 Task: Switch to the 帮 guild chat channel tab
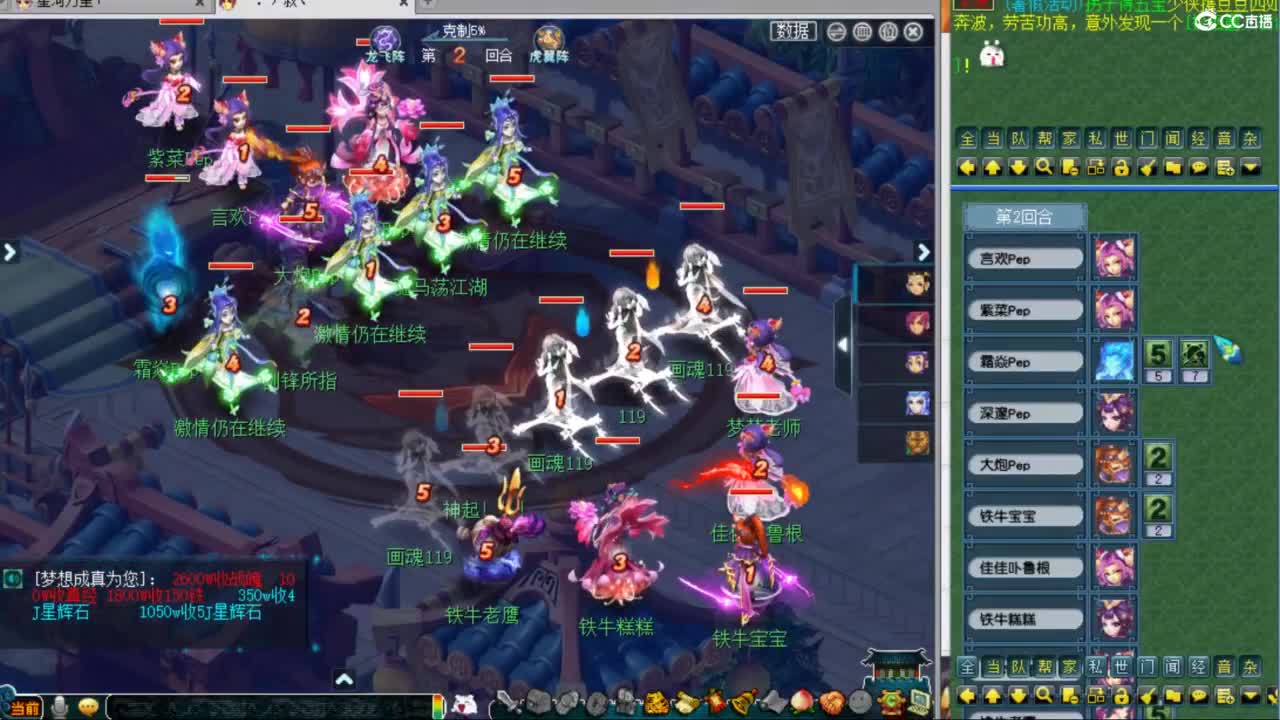(1043, 139)
